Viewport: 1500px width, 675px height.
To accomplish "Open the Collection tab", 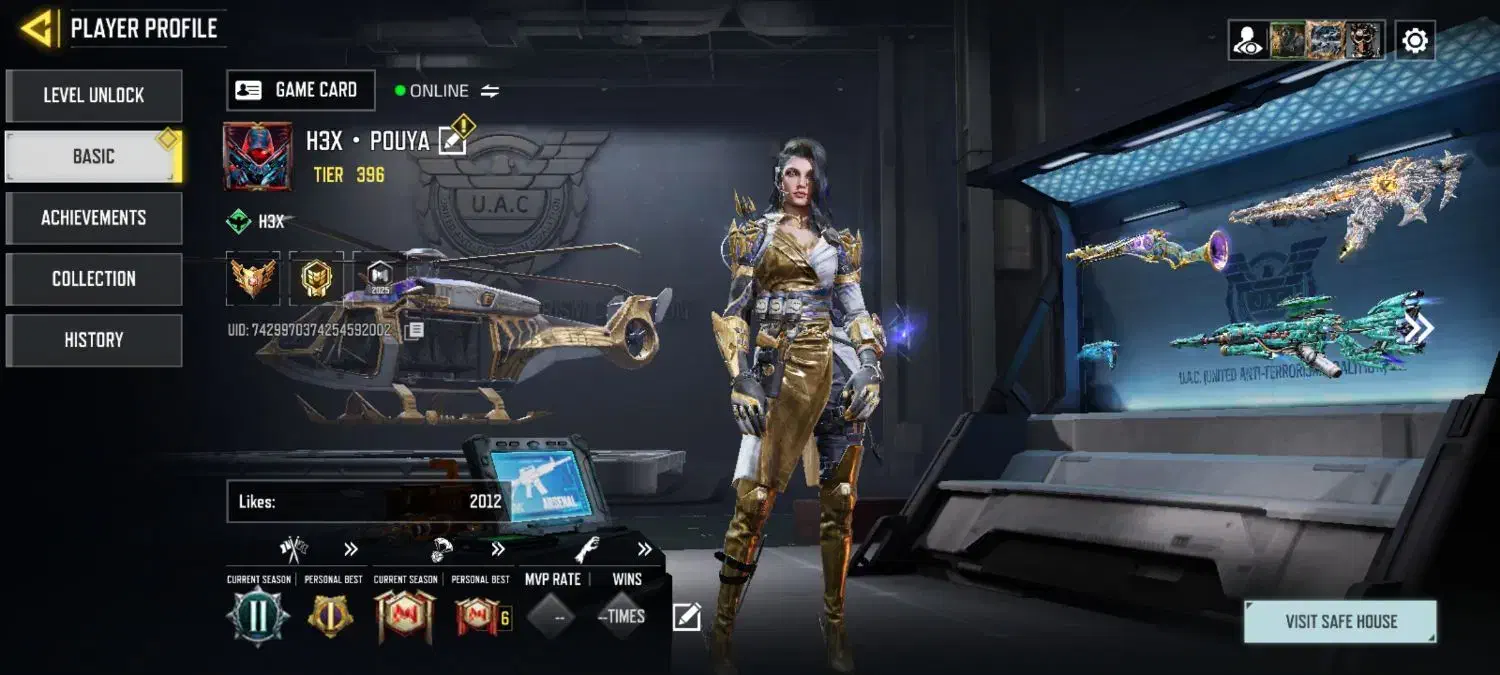I will (94, 279).
